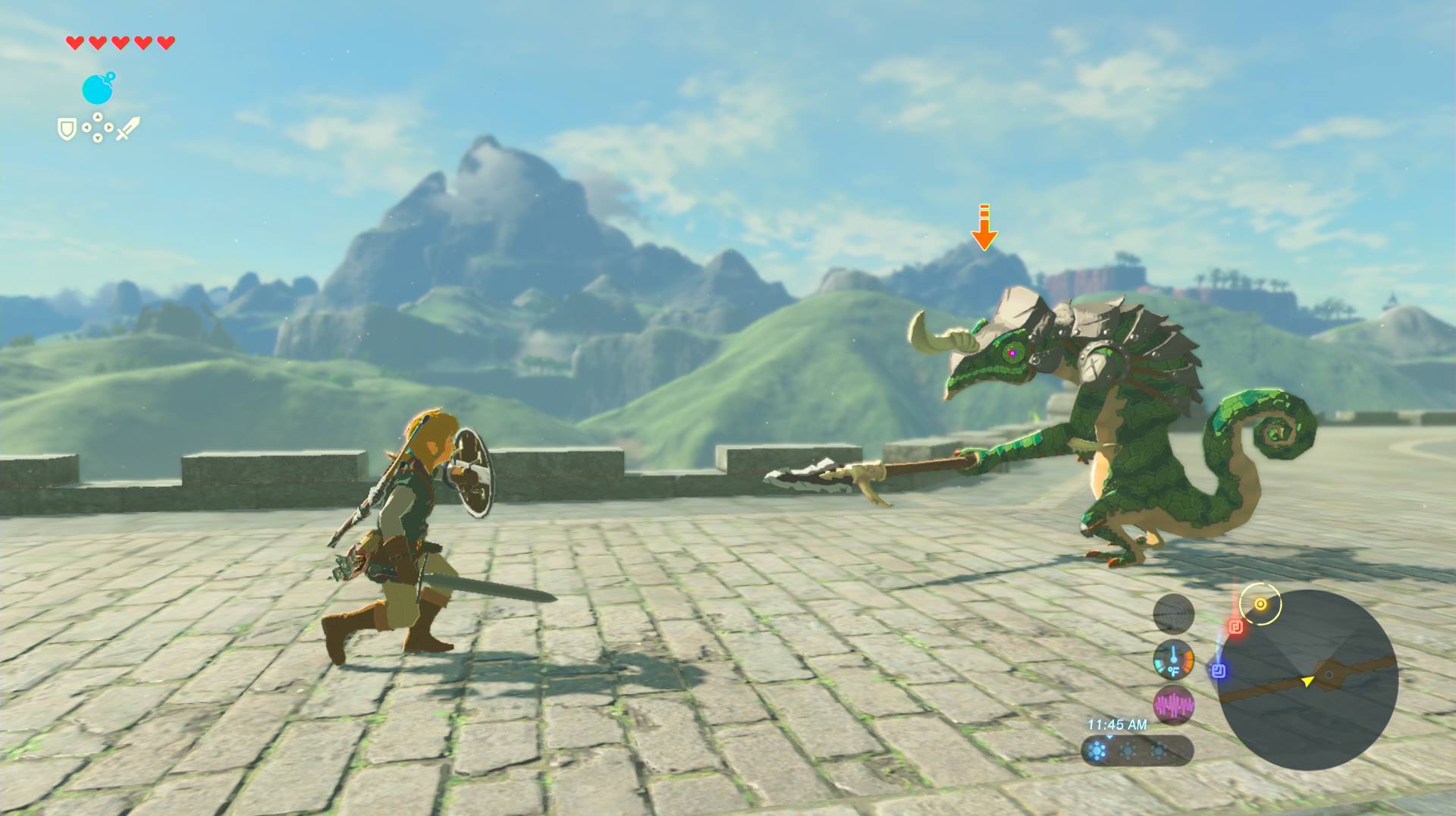Click the down arrow on the D-pad indicator
The width and height of the screenshot is (1456, 816).
coord(98,138)
